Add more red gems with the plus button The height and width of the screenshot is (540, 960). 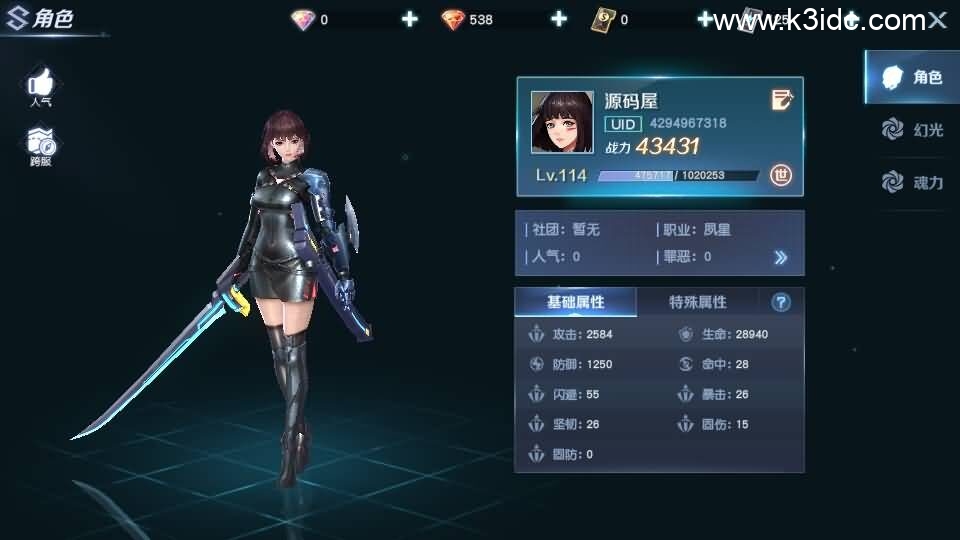(x=558, y=19)
